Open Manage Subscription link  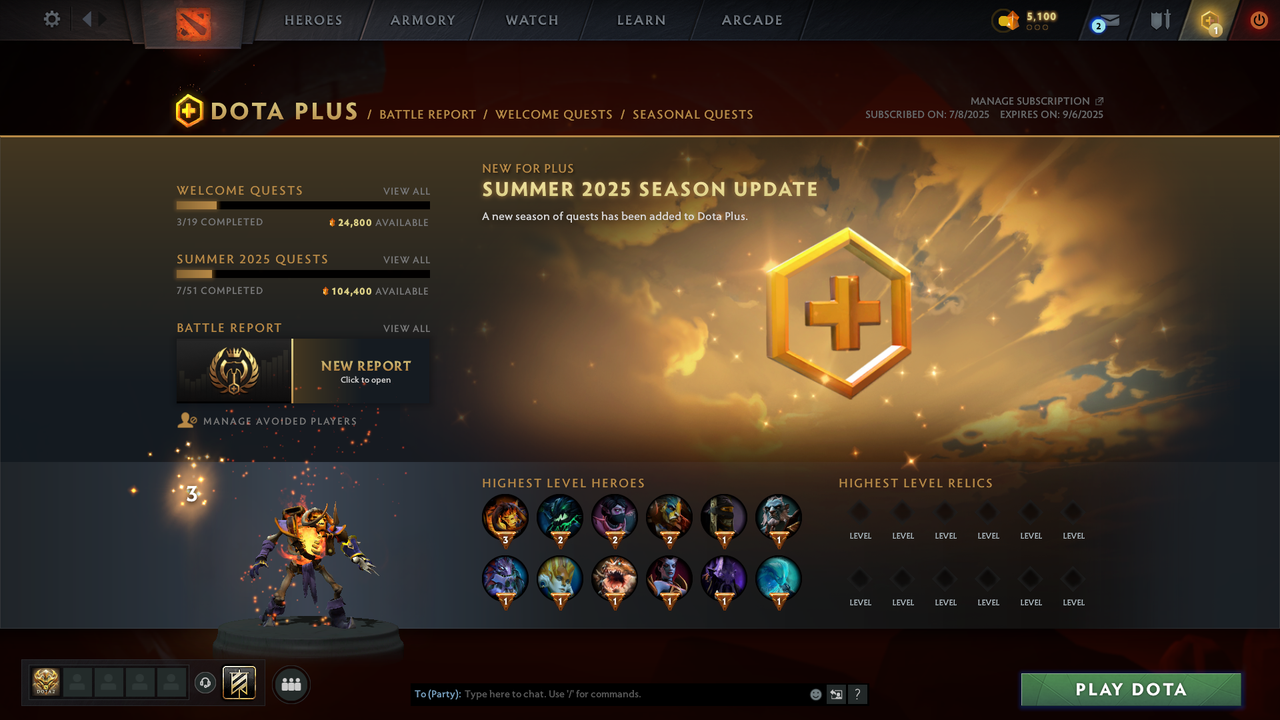(1030, 100)
